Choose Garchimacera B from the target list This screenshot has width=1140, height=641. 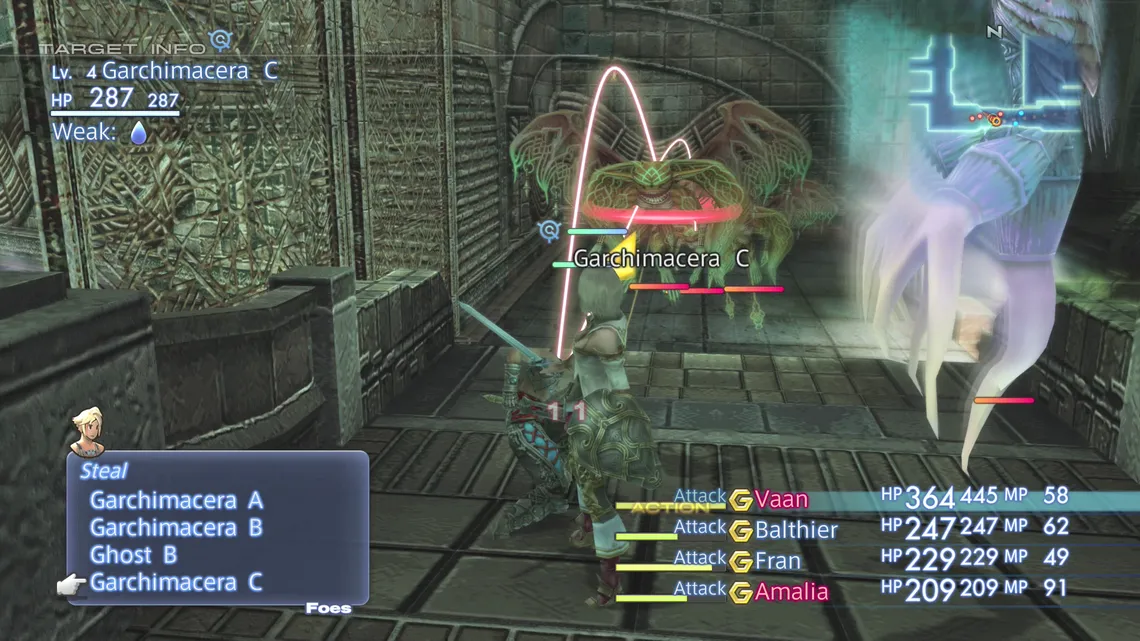[x=176, y=527]
